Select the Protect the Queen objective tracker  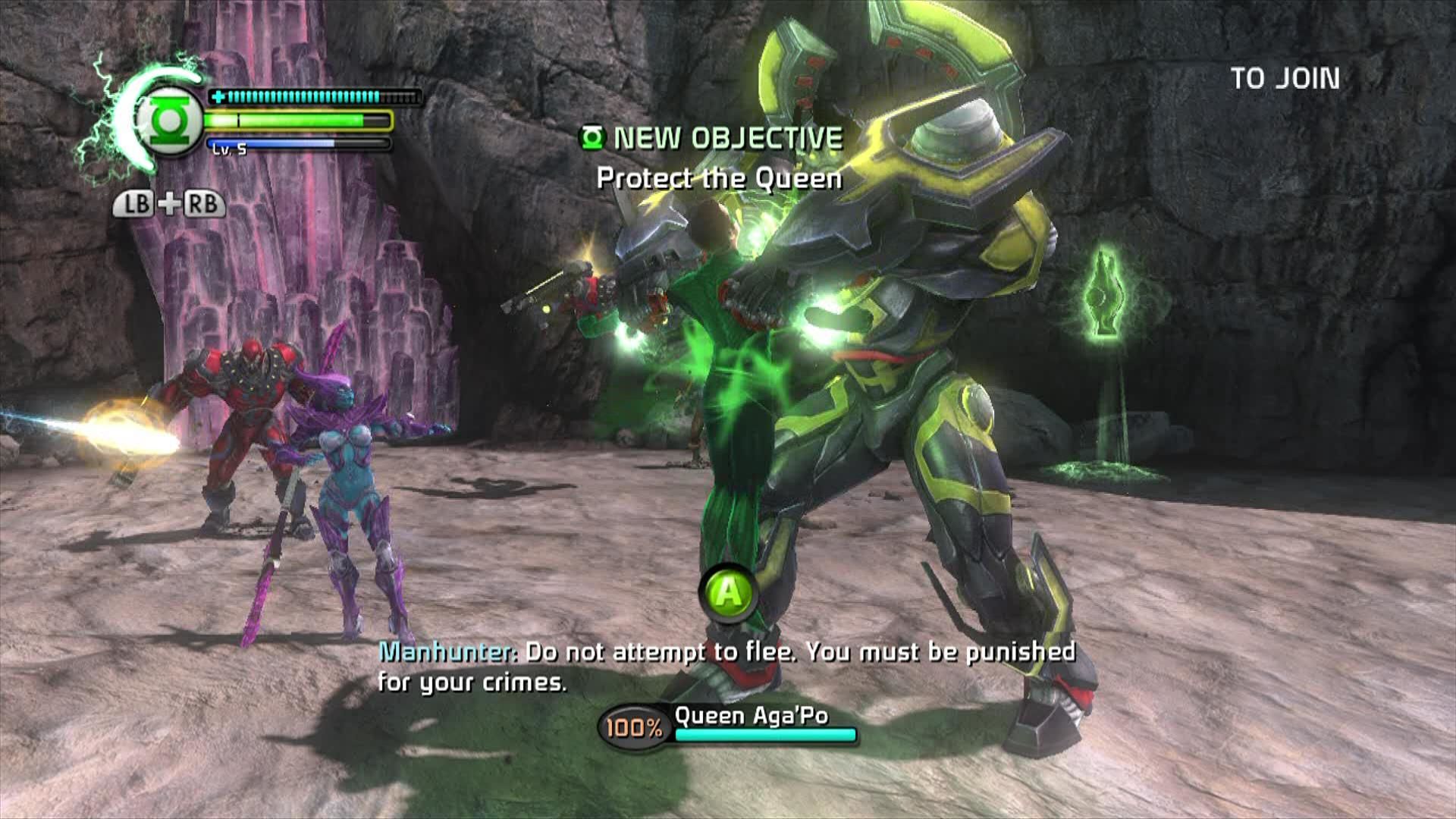(719, 178)
